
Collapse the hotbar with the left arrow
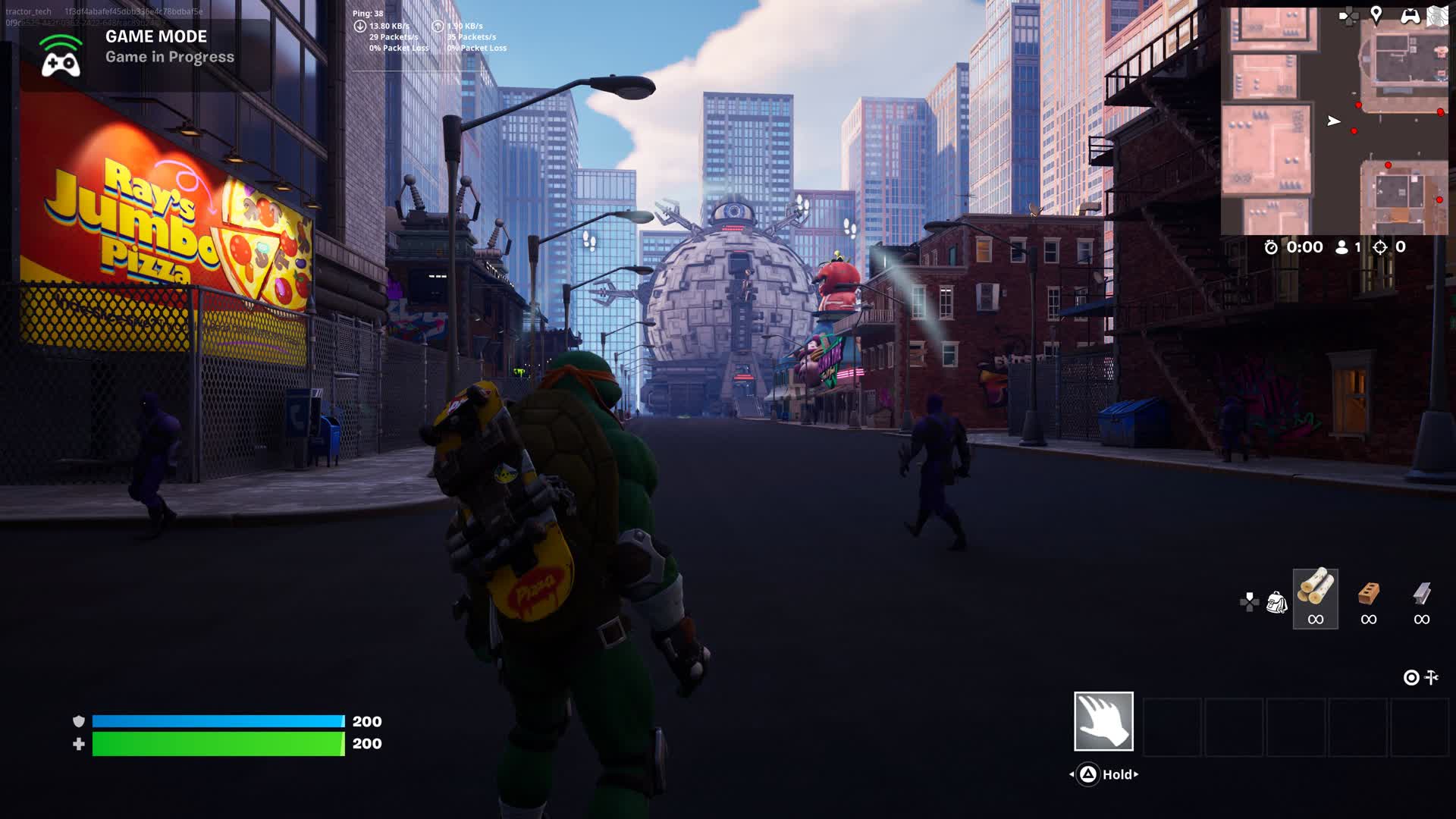1072,774
